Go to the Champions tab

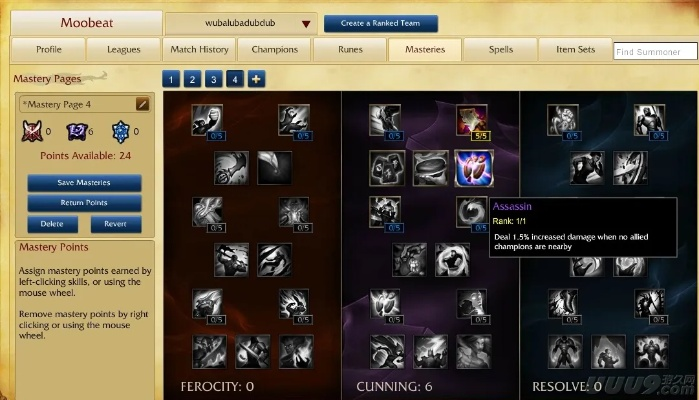tap(274, 49)
